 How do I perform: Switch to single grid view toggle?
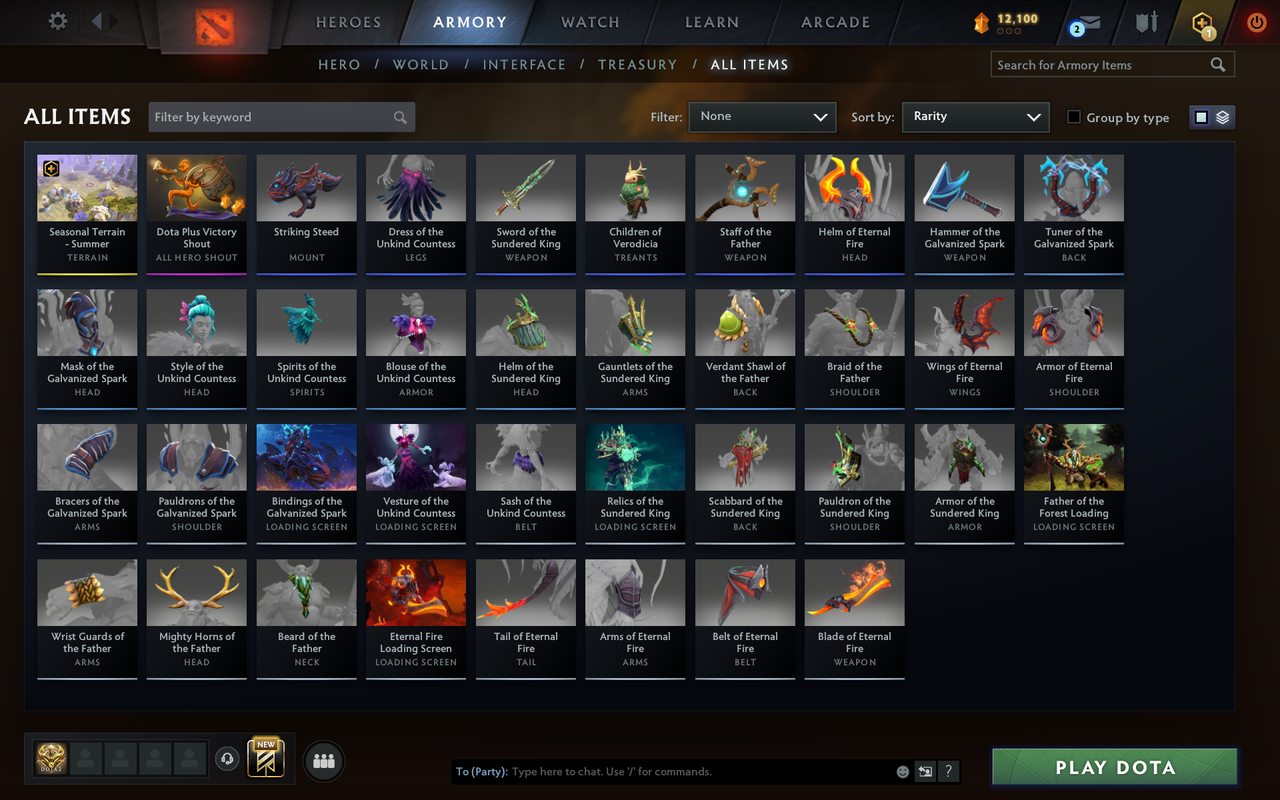pos(1201,116)
